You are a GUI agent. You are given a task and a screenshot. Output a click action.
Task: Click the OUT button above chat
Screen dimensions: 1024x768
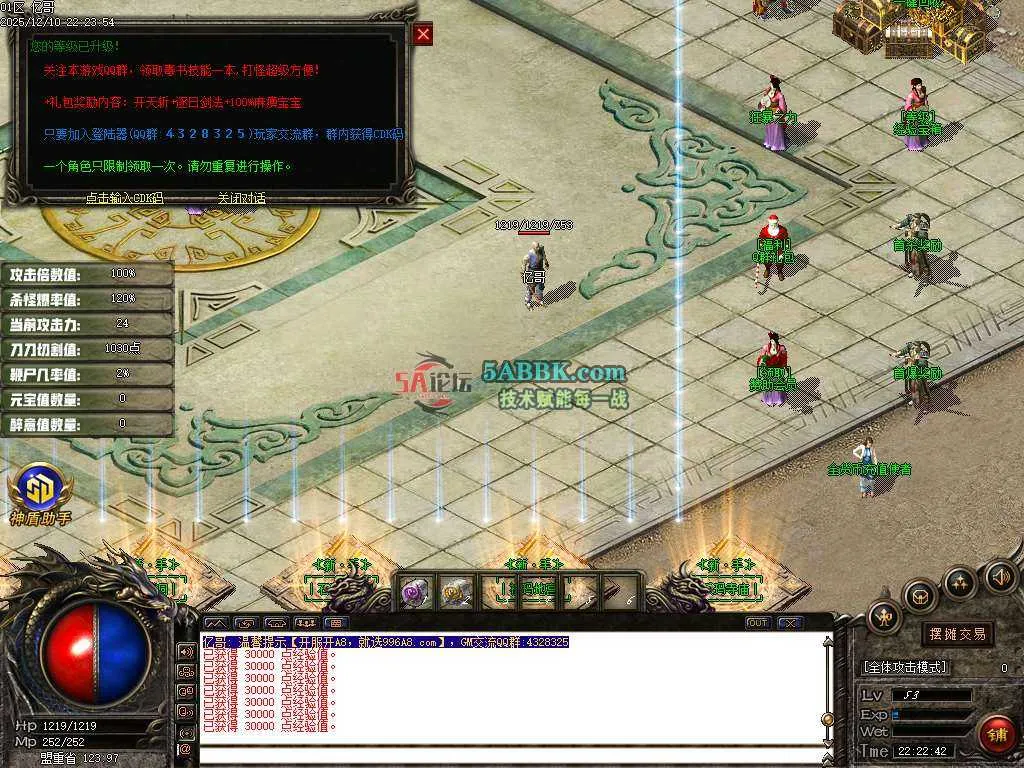point(758,623)
